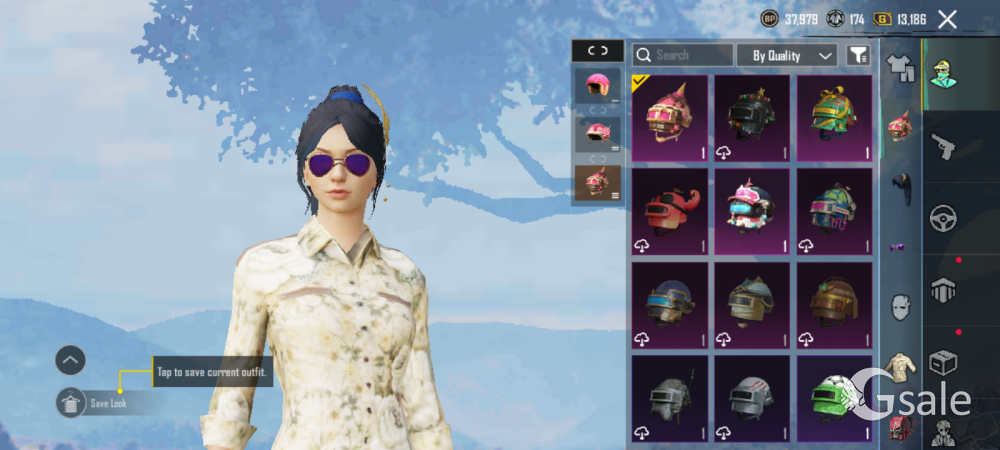Select the equipped pink party-hat helmet

click(x=669, y=118)
